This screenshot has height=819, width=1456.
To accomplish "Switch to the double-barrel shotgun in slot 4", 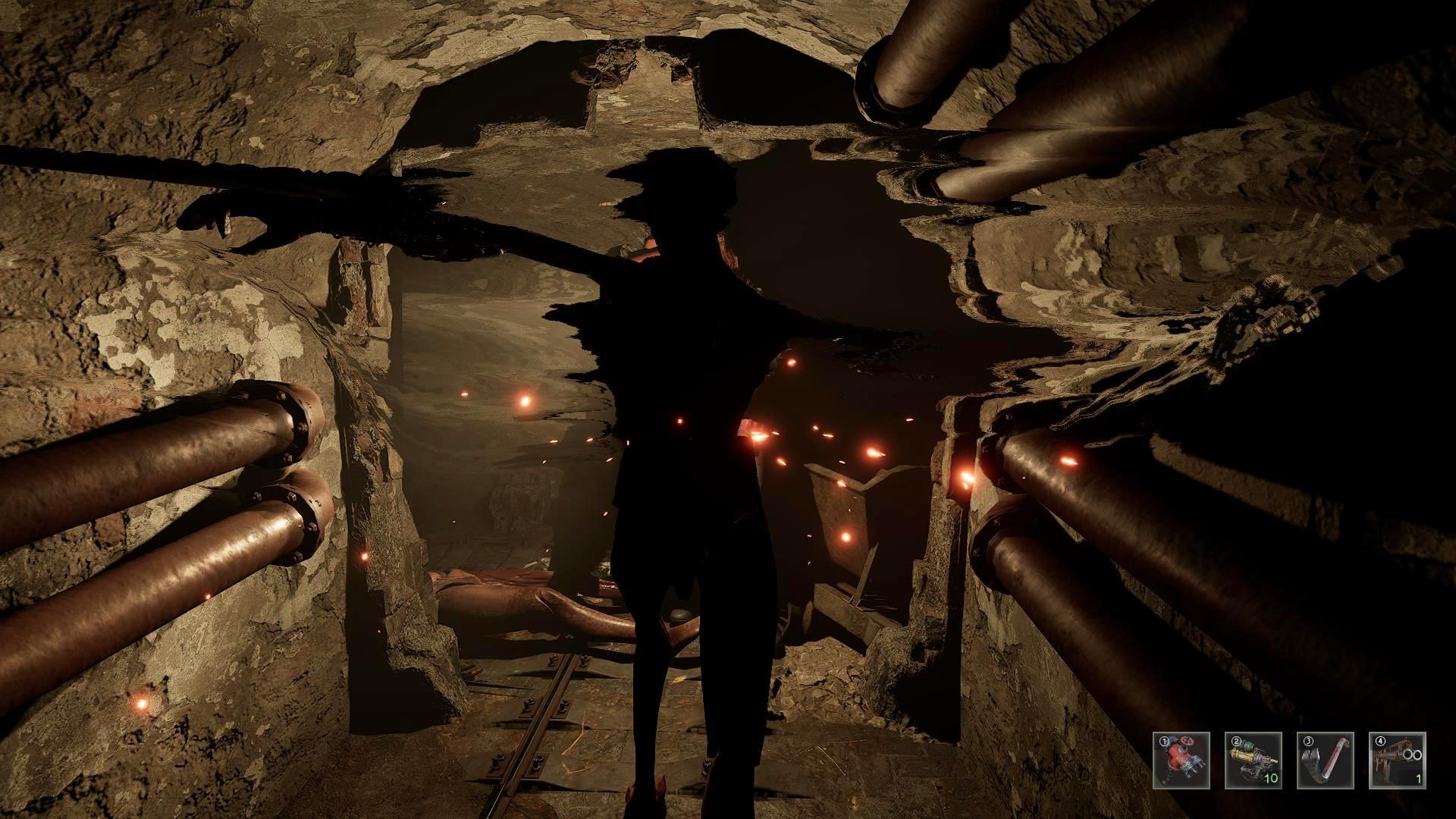I will coord(1397,760).
